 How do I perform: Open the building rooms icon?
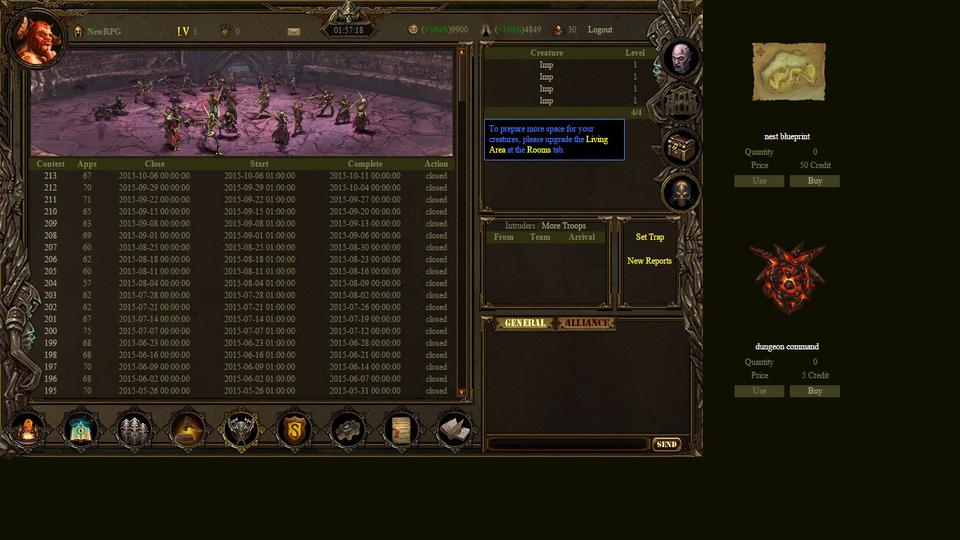681,103
